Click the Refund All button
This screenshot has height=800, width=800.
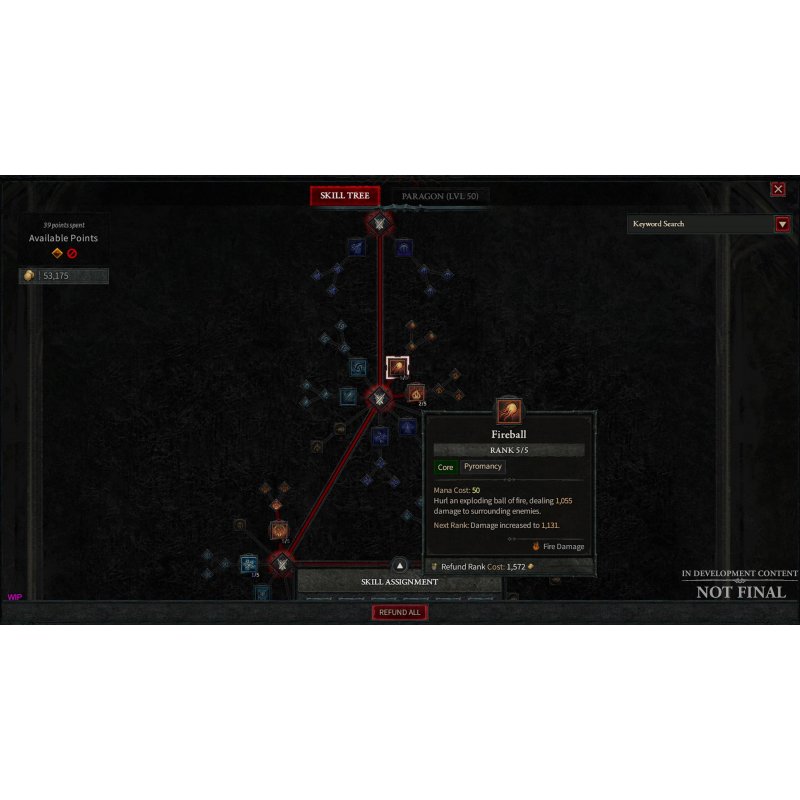400,612
